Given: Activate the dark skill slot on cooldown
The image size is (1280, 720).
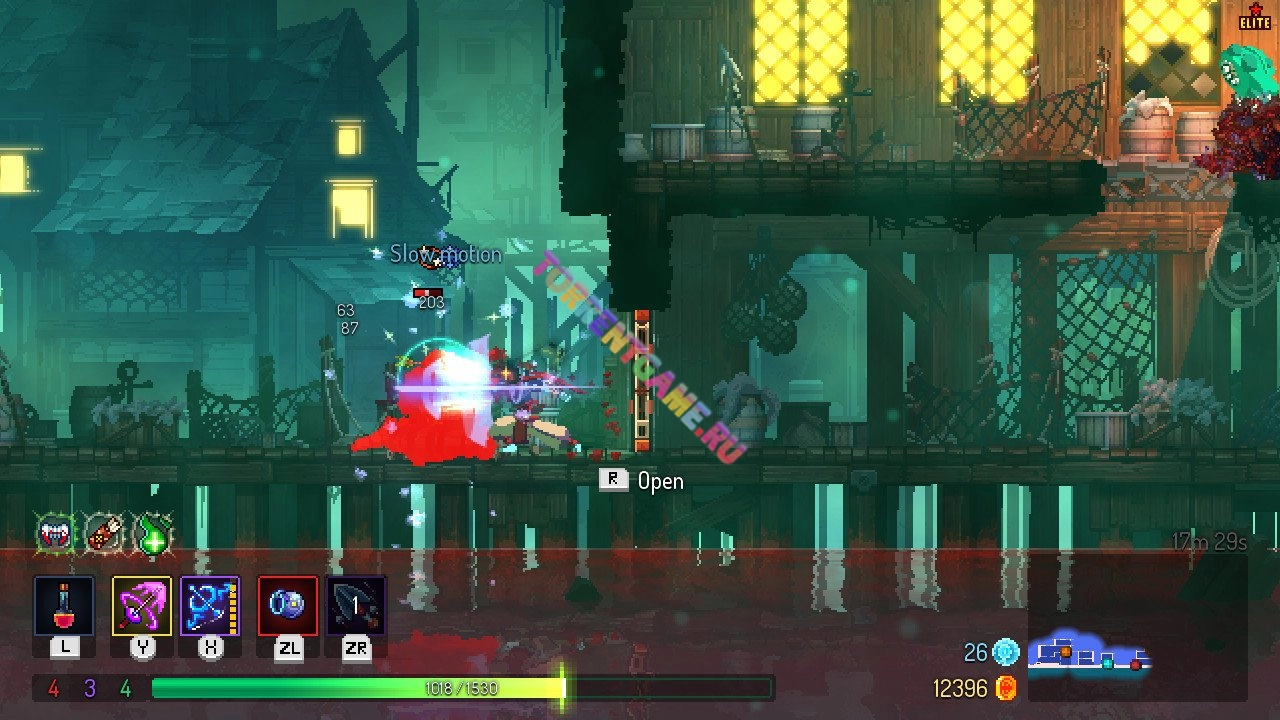Looking at the screenshot, I should [x=356, y=606].
